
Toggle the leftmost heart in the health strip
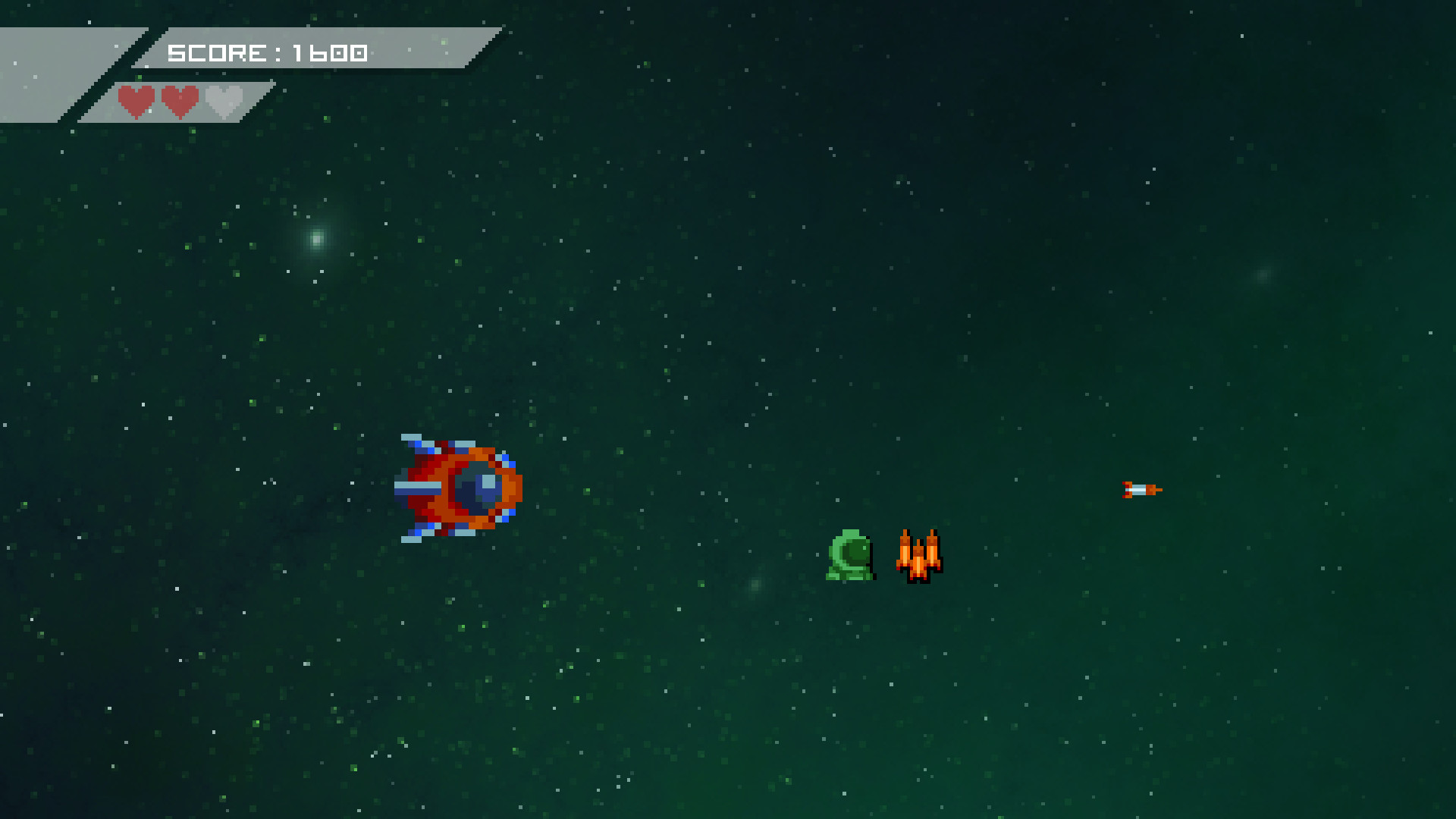[138, 101]
